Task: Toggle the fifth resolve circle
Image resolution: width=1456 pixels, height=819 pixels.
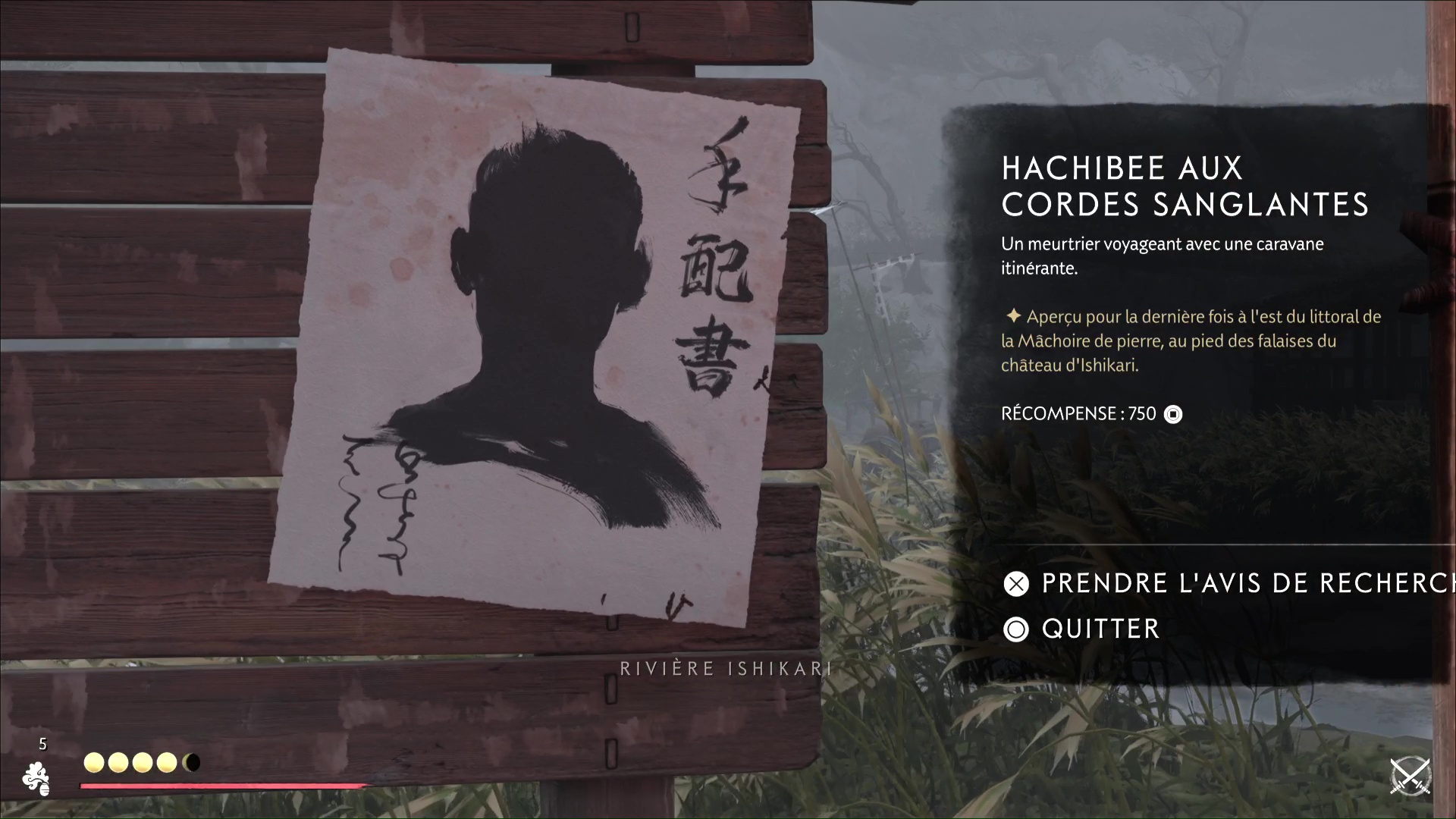Action: [192, 762]
